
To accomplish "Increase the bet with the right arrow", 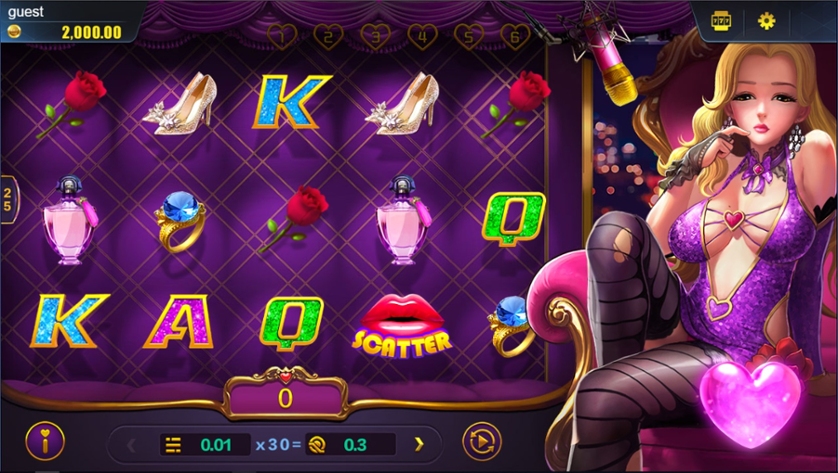I will click(x=419, y=444).
